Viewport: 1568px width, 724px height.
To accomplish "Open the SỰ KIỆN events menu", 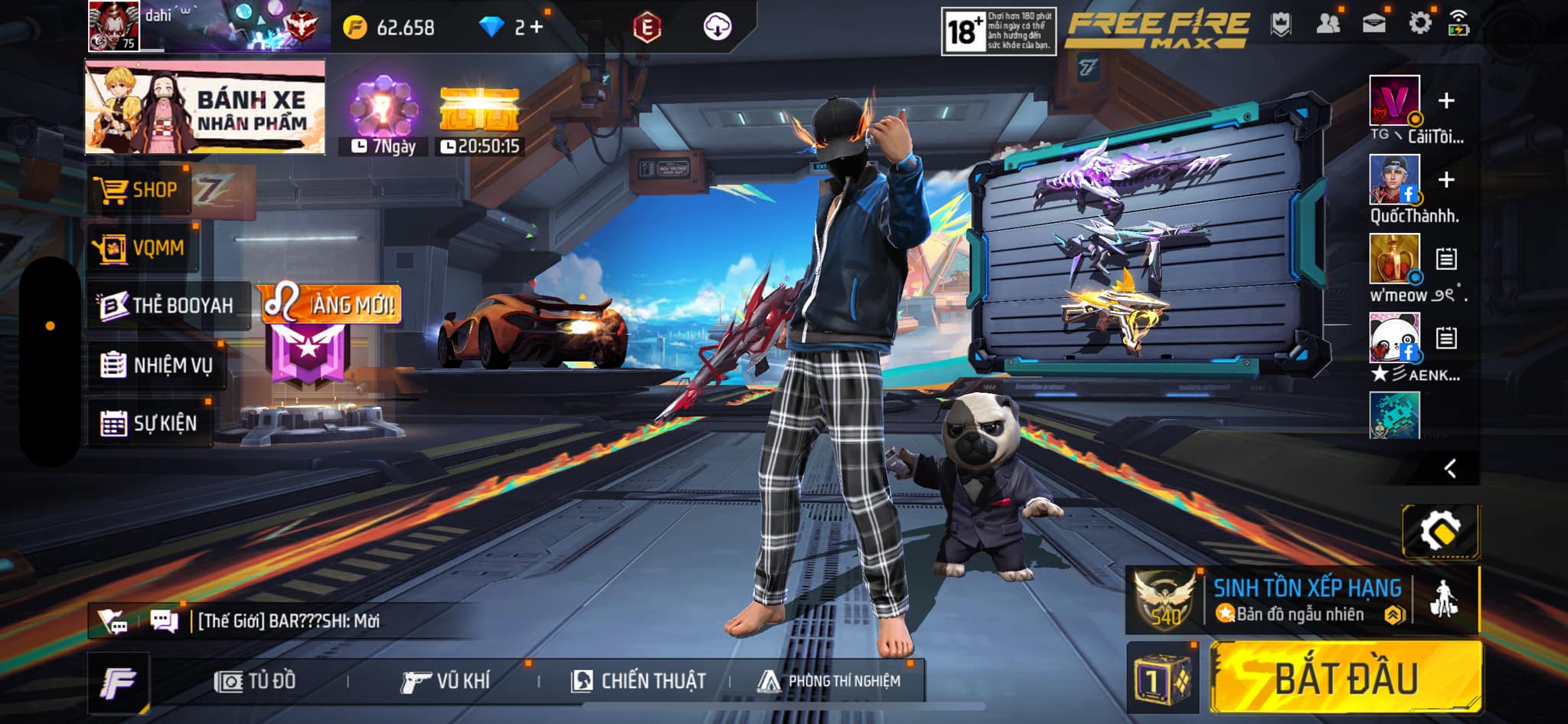I will coord(149,423).
